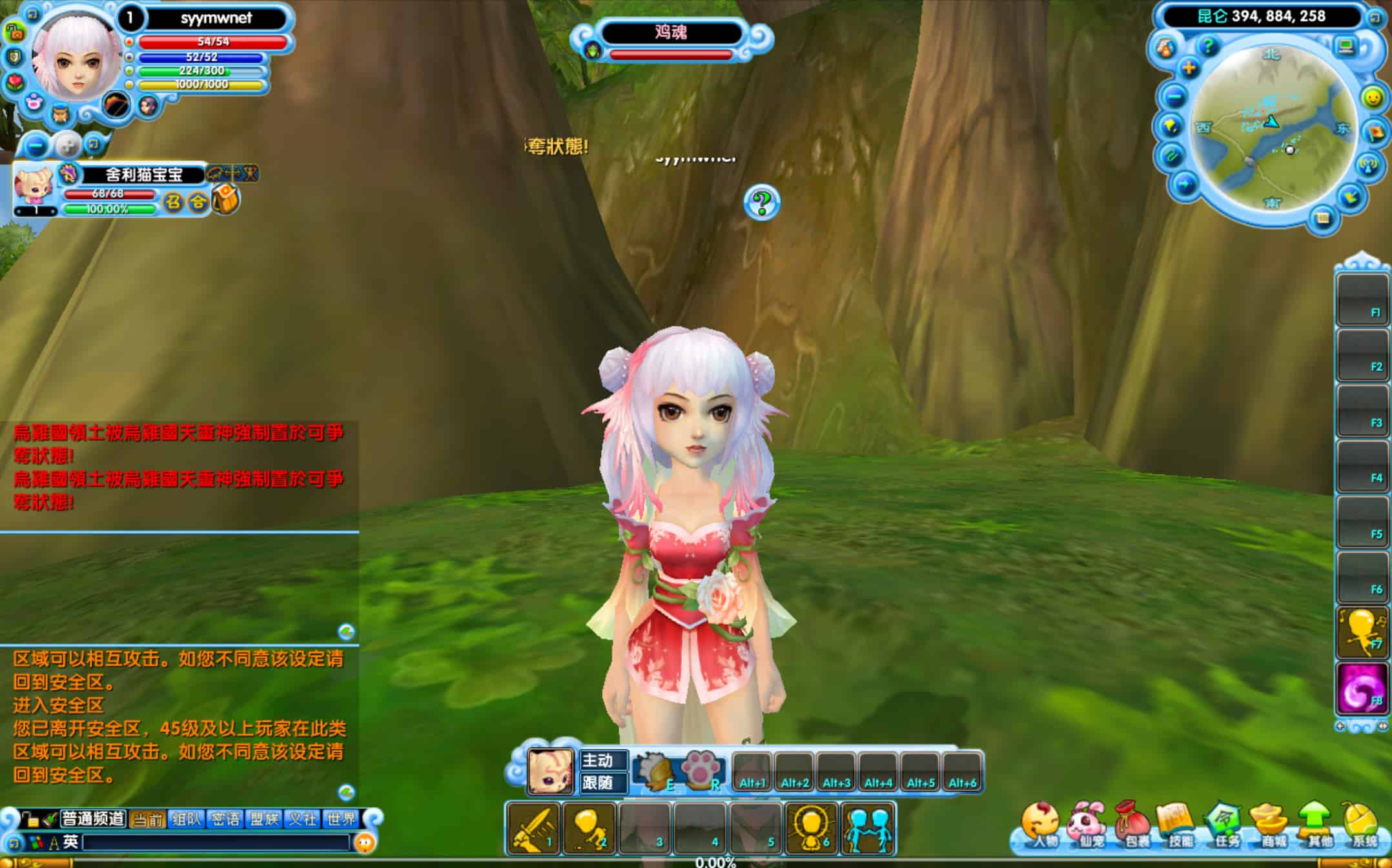The height and width of the screenshot is (868, 1392).
Task: Open the 包裹 inventory bag
Action: [1134, 825]
